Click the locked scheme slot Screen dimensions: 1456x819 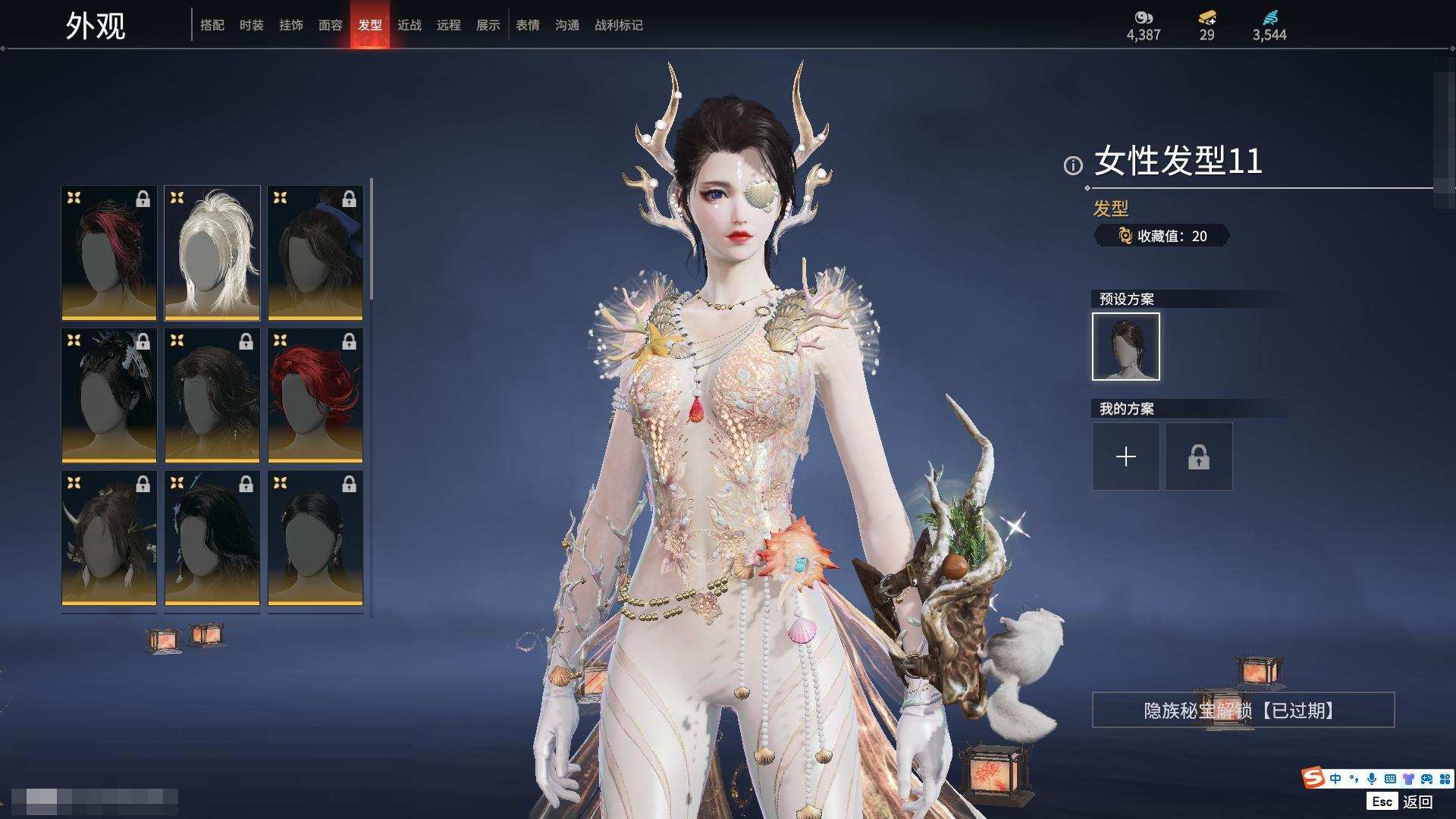[1199, 457]
